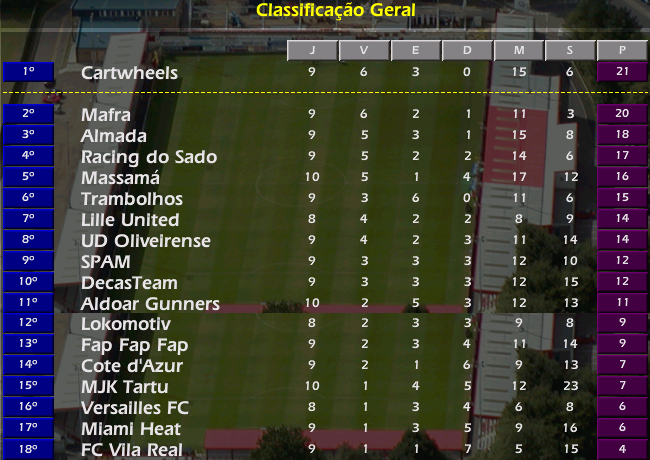Screen dimensions: 650x460
Task: Select FC Vila Real team
Action: coord(132,450)
